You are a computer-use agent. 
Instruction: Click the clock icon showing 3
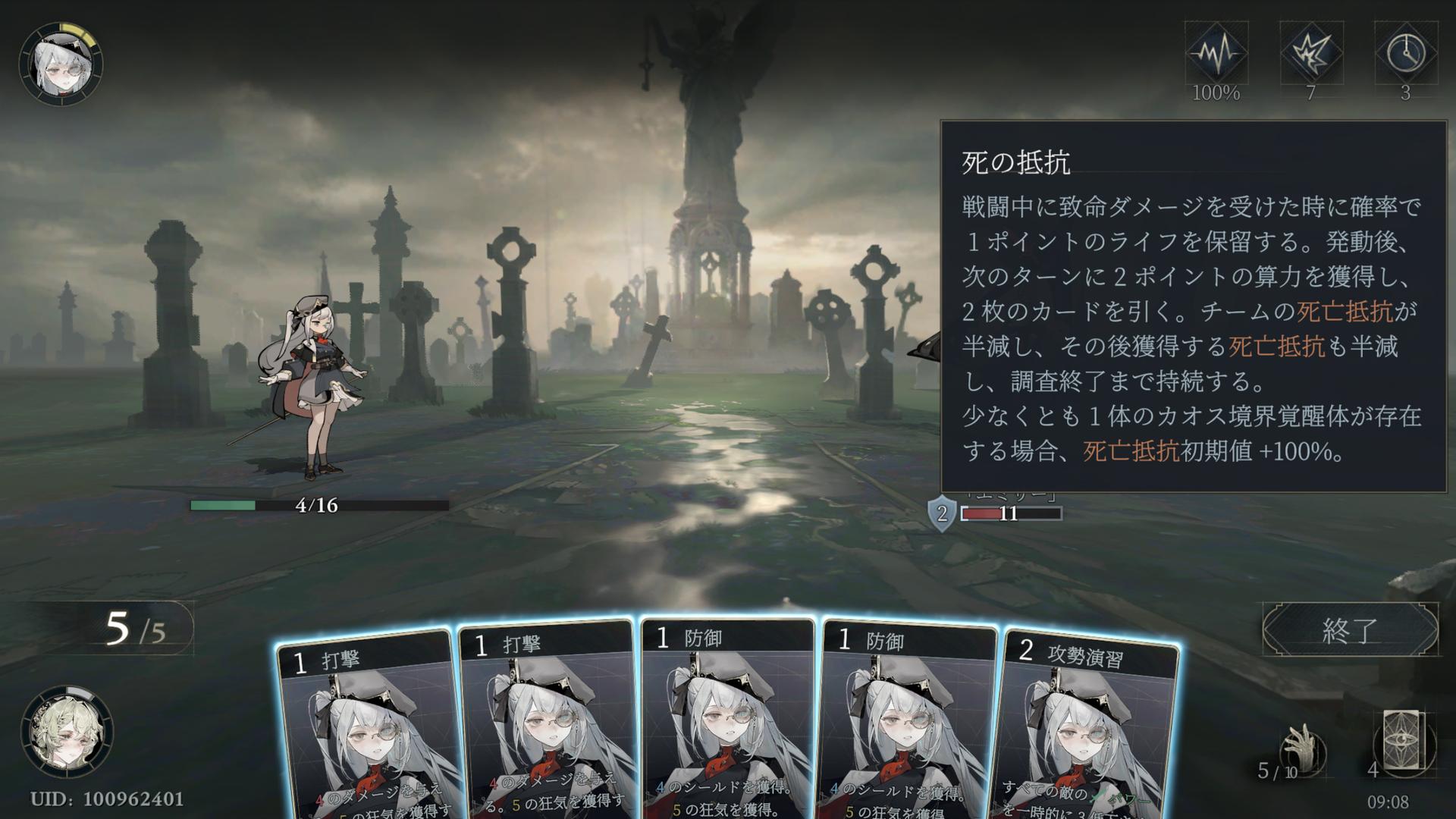click(x=1405, y=54)
